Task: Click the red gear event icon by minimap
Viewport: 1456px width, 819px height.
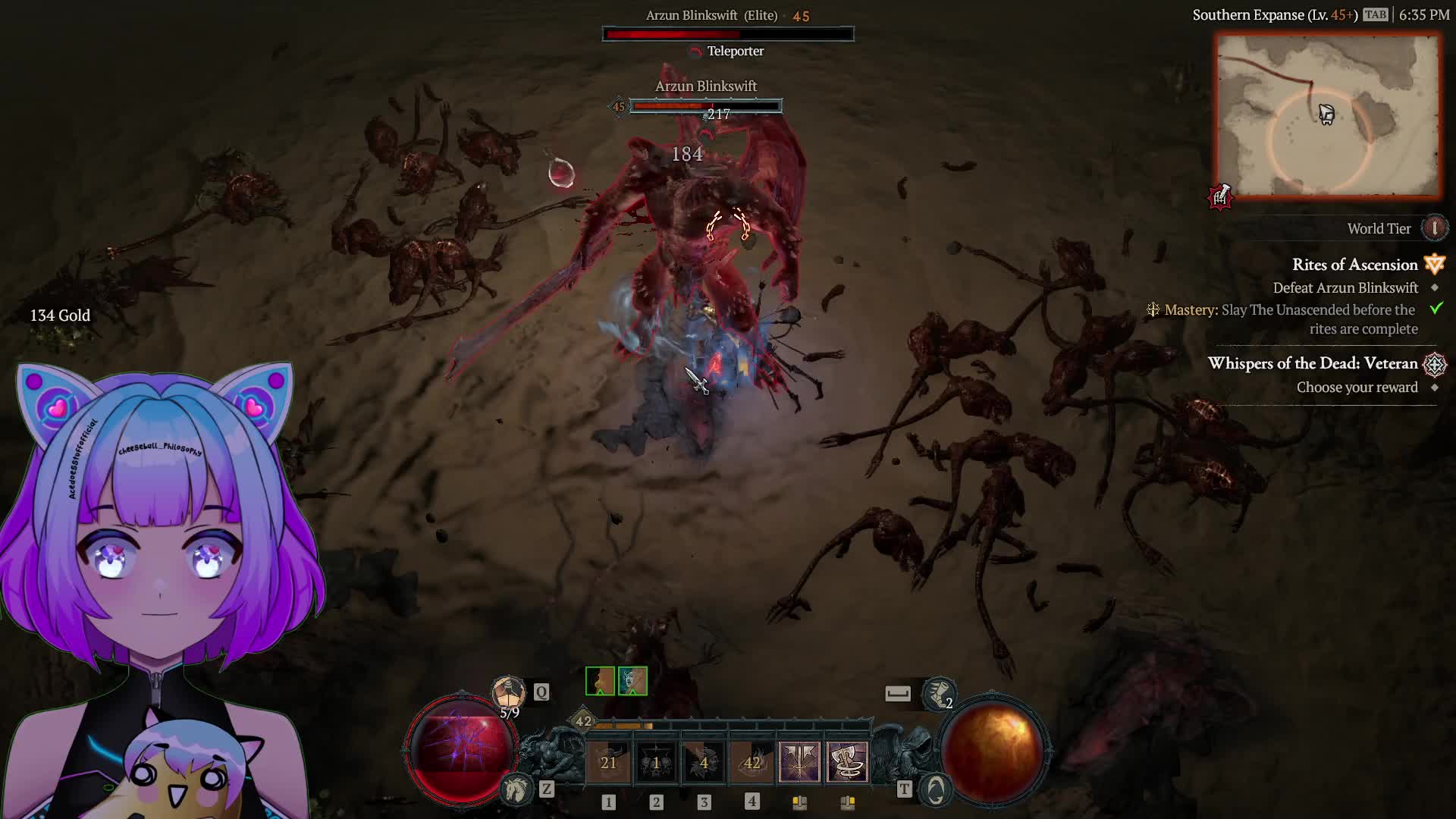Action: 1220,197
